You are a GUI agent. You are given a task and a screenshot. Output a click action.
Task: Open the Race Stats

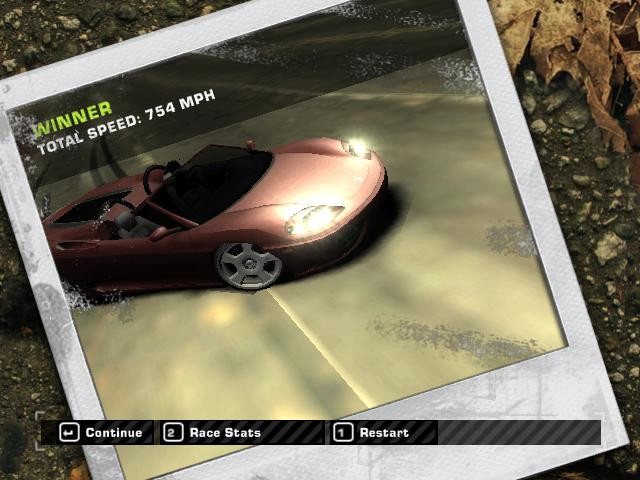[x=214, y=433]
